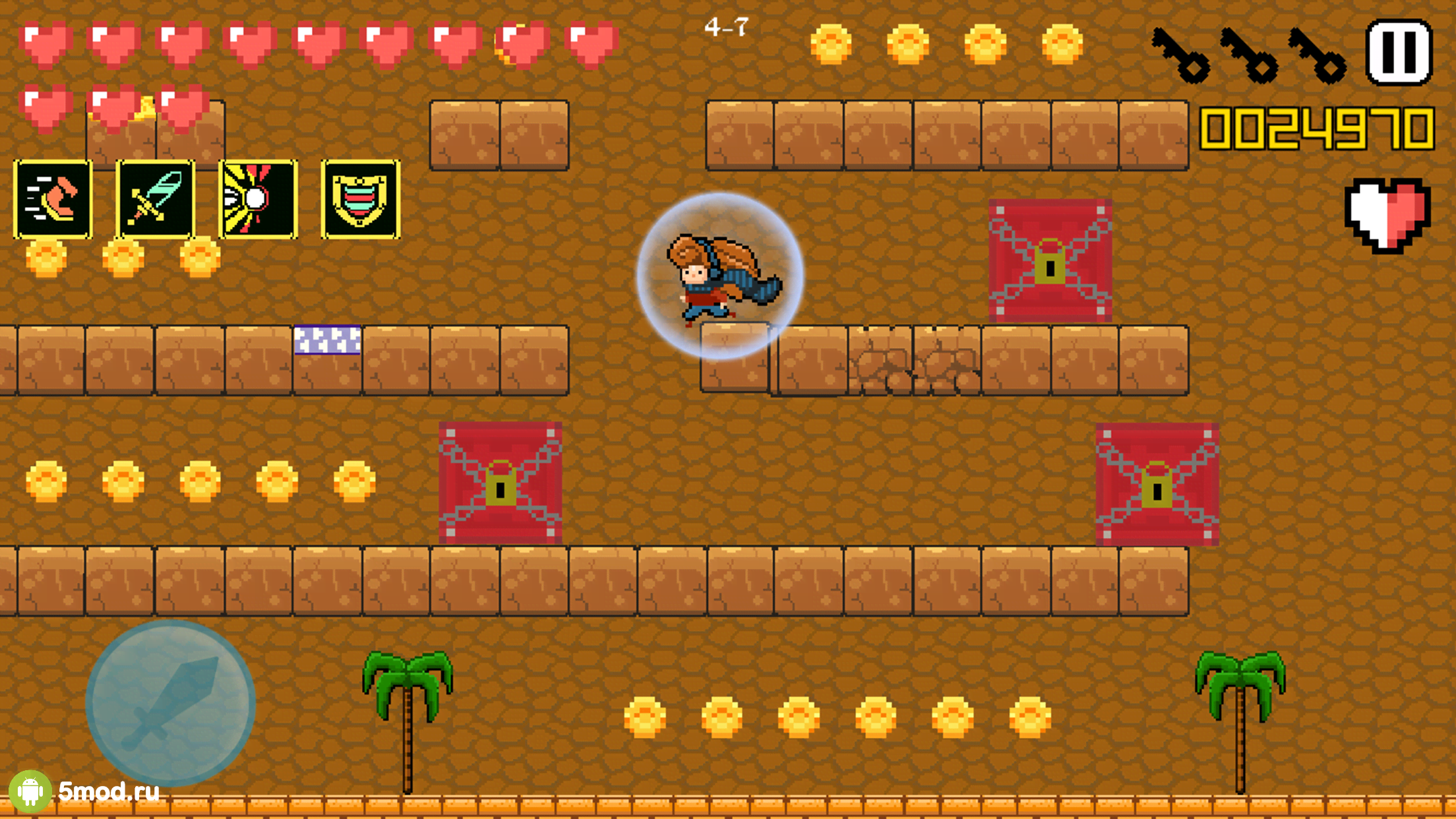Pause the game with the pause button
Screen dimensions: 1456x819
coord(1399,52)
